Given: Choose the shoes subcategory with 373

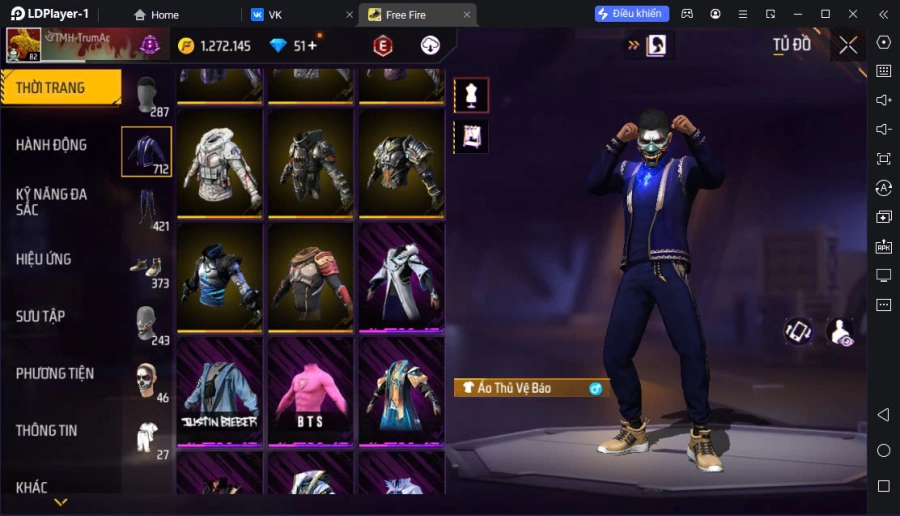Looking at the screenshot, I should pyautogui.click(x=148, y=266).
